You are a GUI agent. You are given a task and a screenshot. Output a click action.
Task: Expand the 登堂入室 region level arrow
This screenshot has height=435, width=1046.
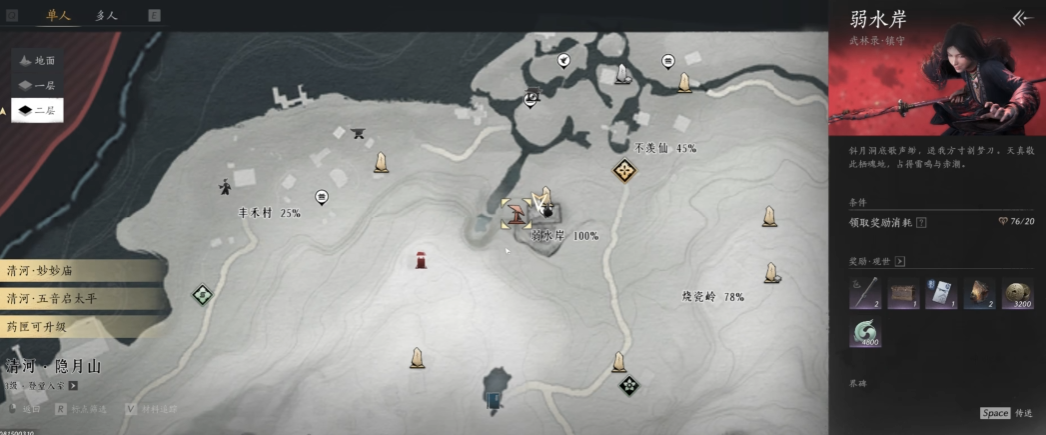[73, 385]
